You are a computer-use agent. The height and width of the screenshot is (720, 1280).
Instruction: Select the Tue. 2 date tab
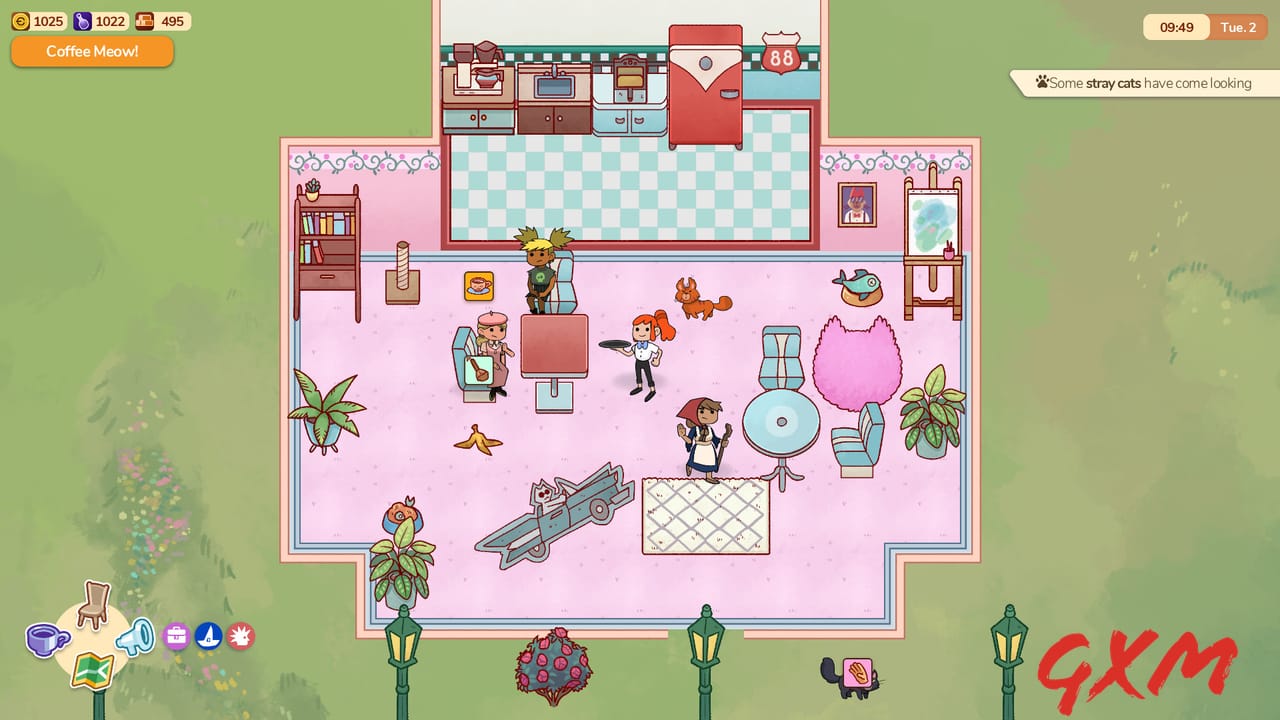(1238, 27)
